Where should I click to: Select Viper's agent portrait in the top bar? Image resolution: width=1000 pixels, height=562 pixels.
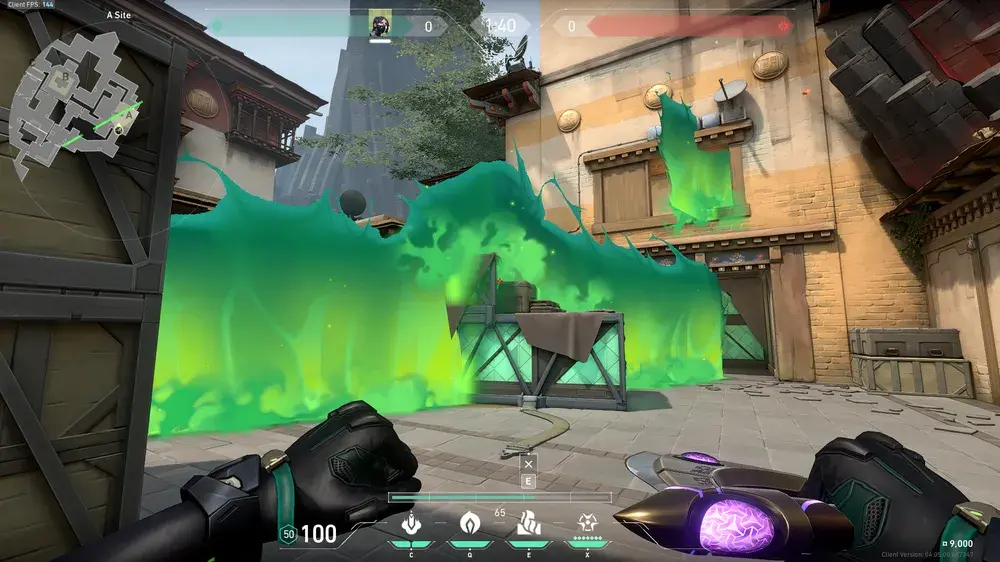click(380, 26)
